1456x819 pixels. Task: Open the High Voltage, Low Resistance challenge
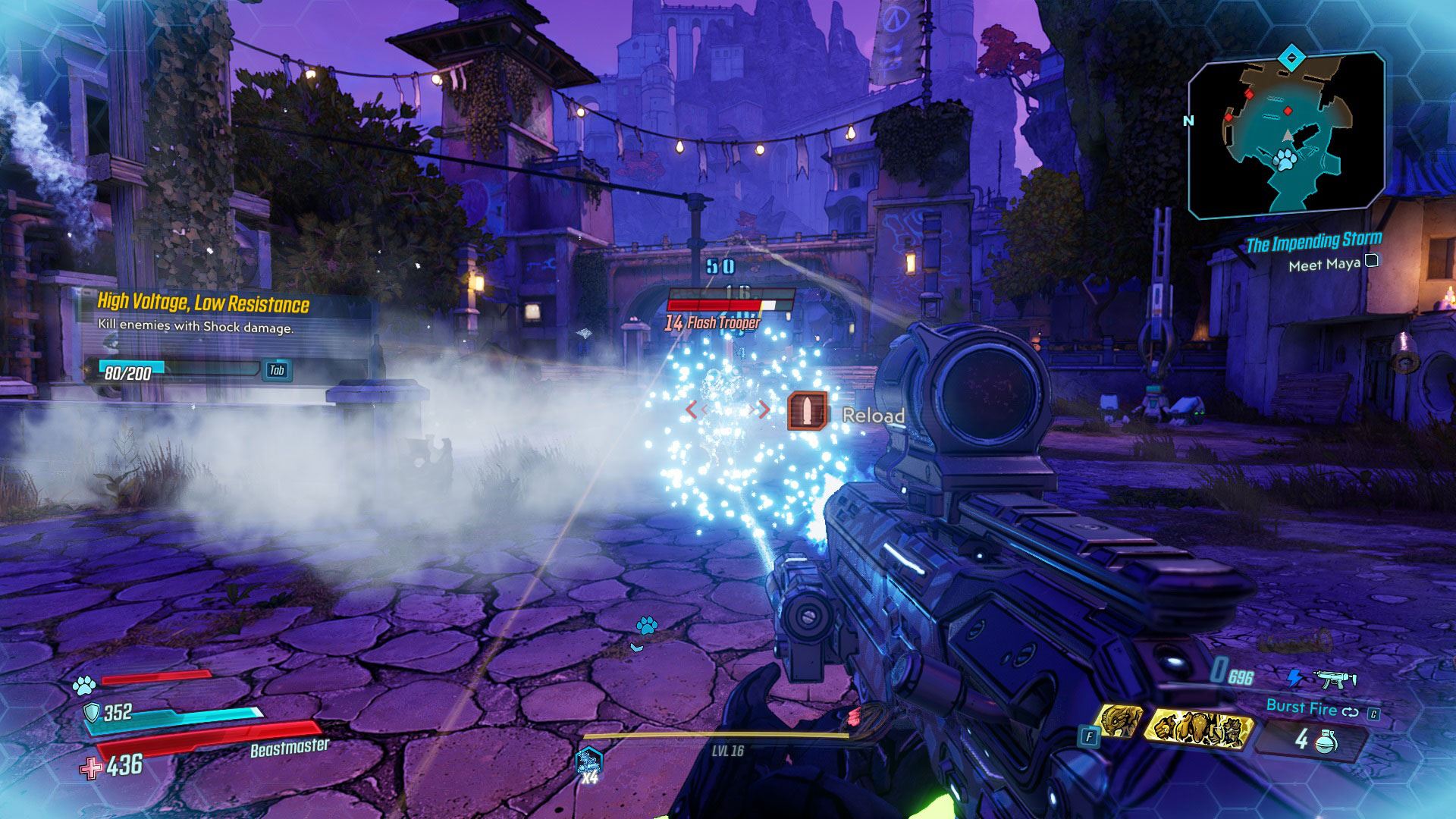tap(203, 303)
